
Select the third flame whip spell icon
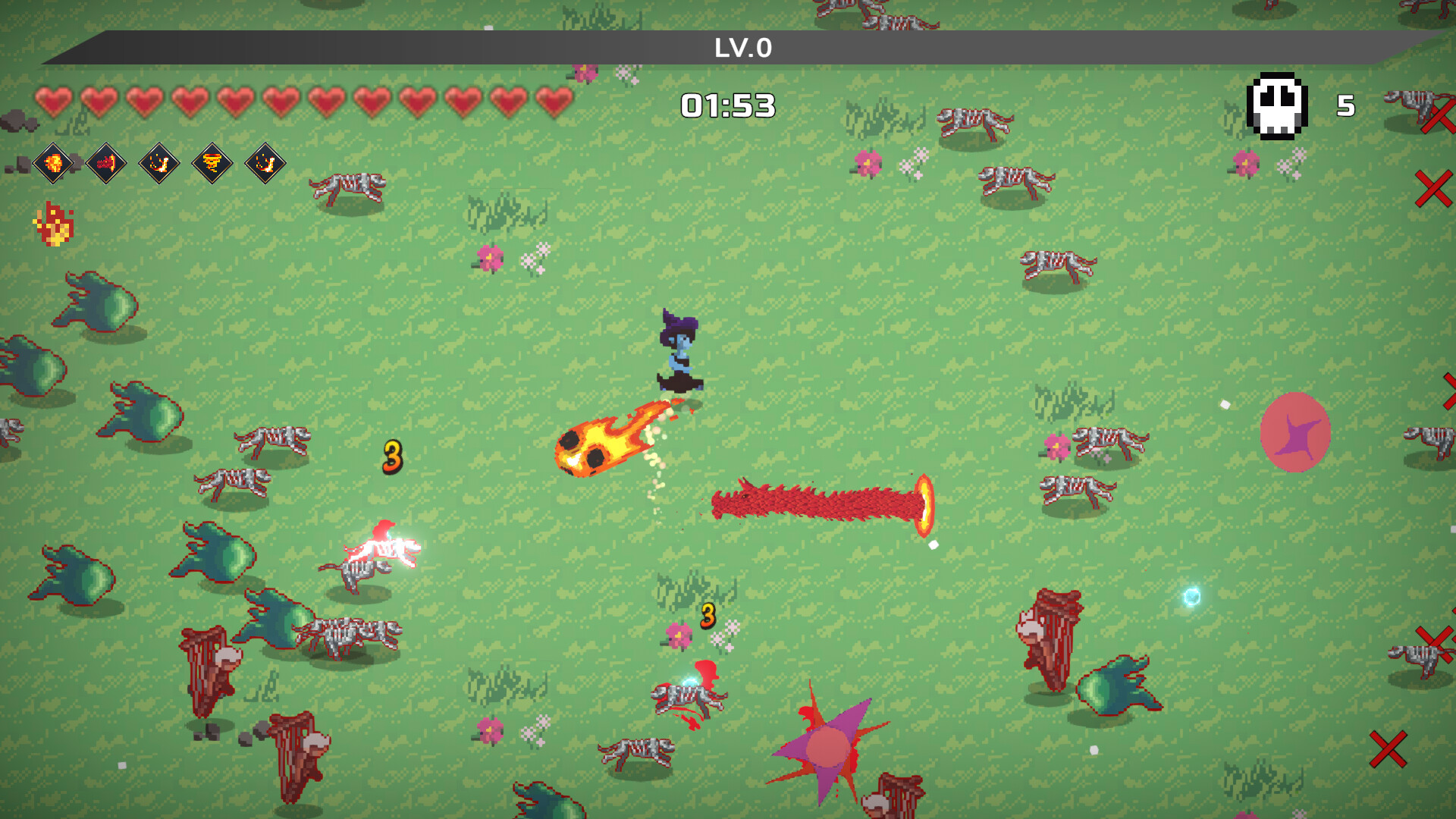(x=159, y=164)
